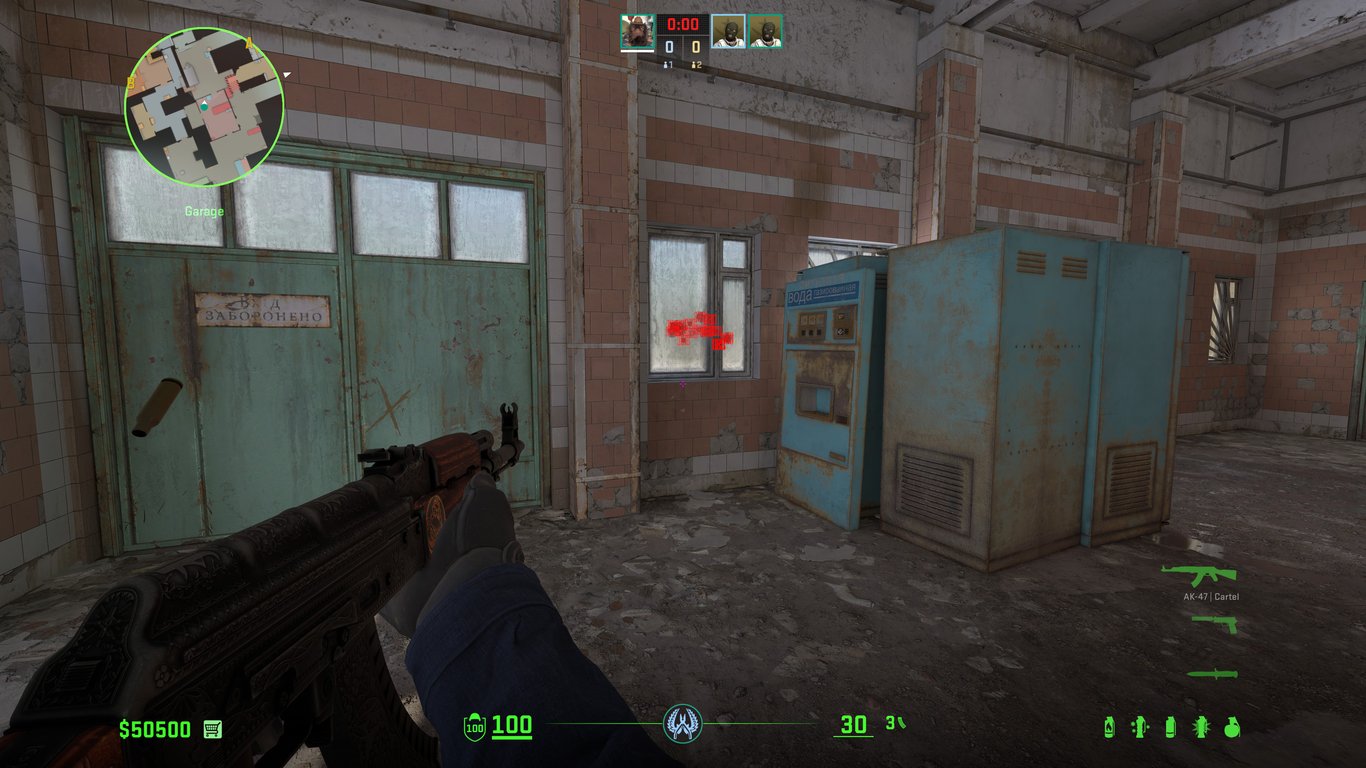
Task: Click the circular minimap radar
Action: (204, 107)
